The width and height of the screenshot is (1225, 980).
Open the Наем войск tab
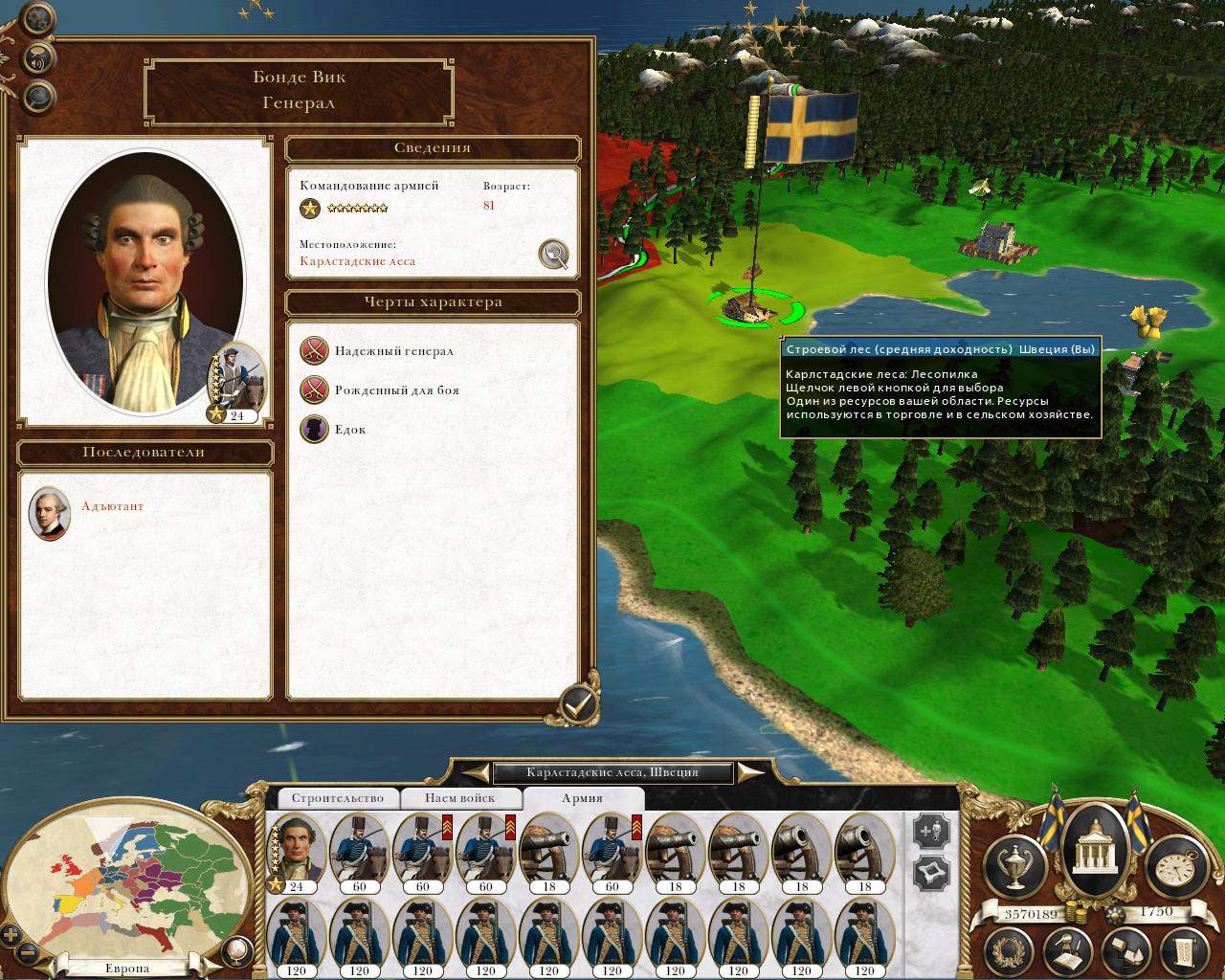460,798
